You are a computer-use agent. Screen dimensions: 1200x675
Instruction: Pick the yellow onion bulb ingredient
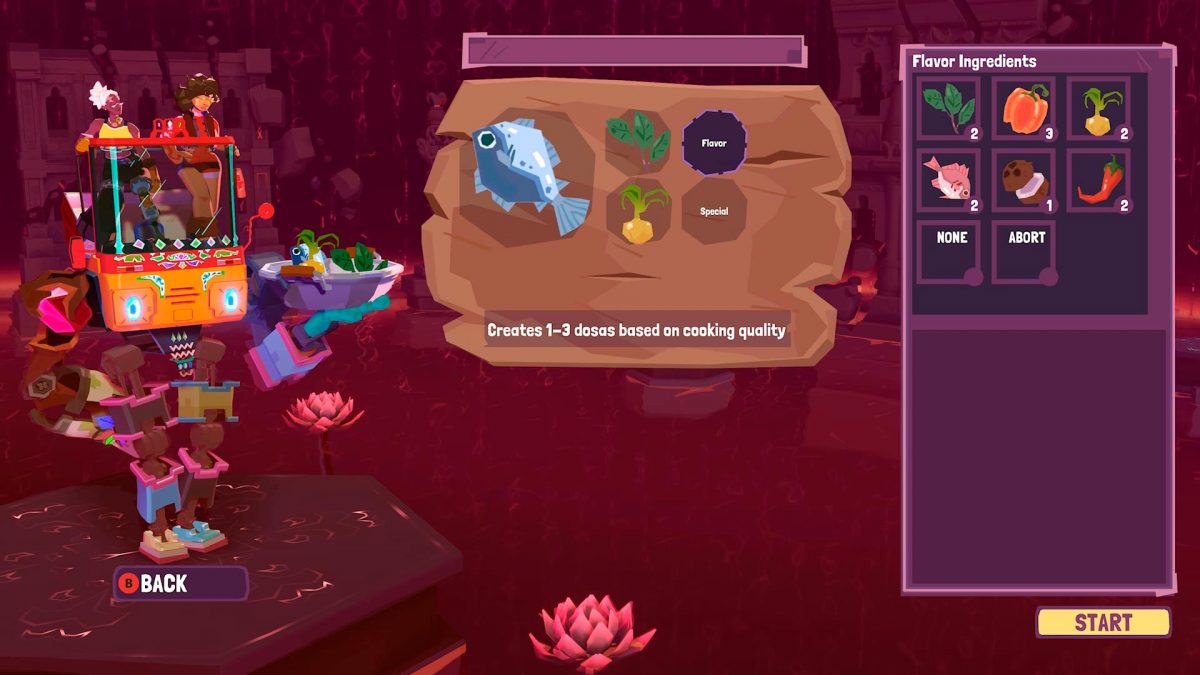tap(1099, 108)
